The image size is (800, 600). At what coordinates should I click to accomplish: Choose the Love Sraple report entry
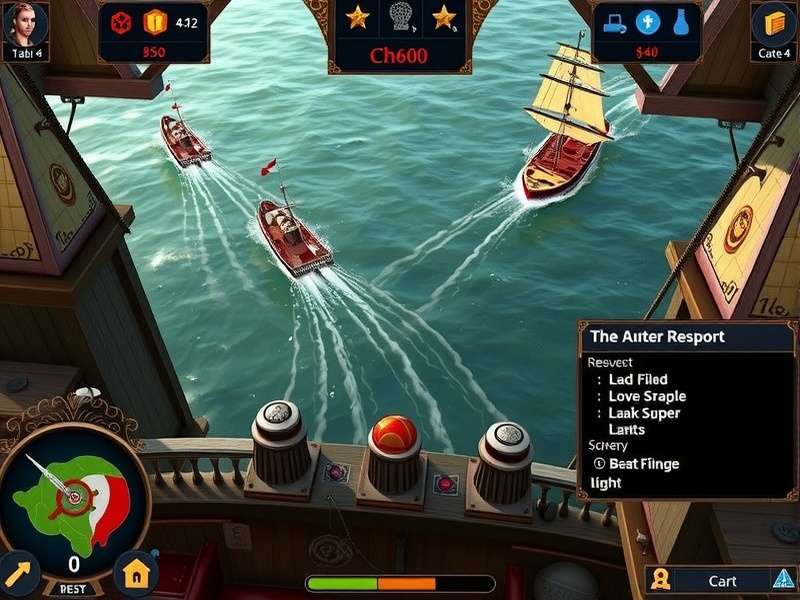646,396
